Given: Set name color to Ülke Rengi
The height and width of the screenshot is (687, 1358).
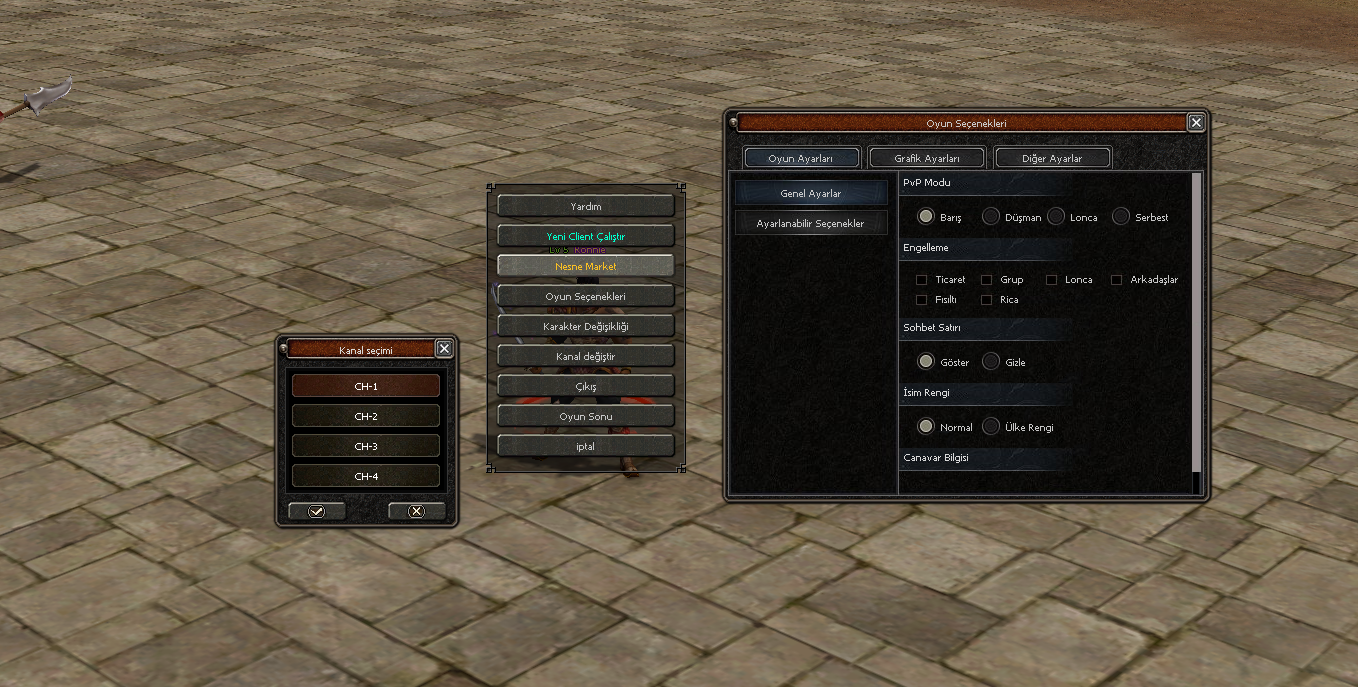Looking at the screenshot, I should (x=991, y=426).
